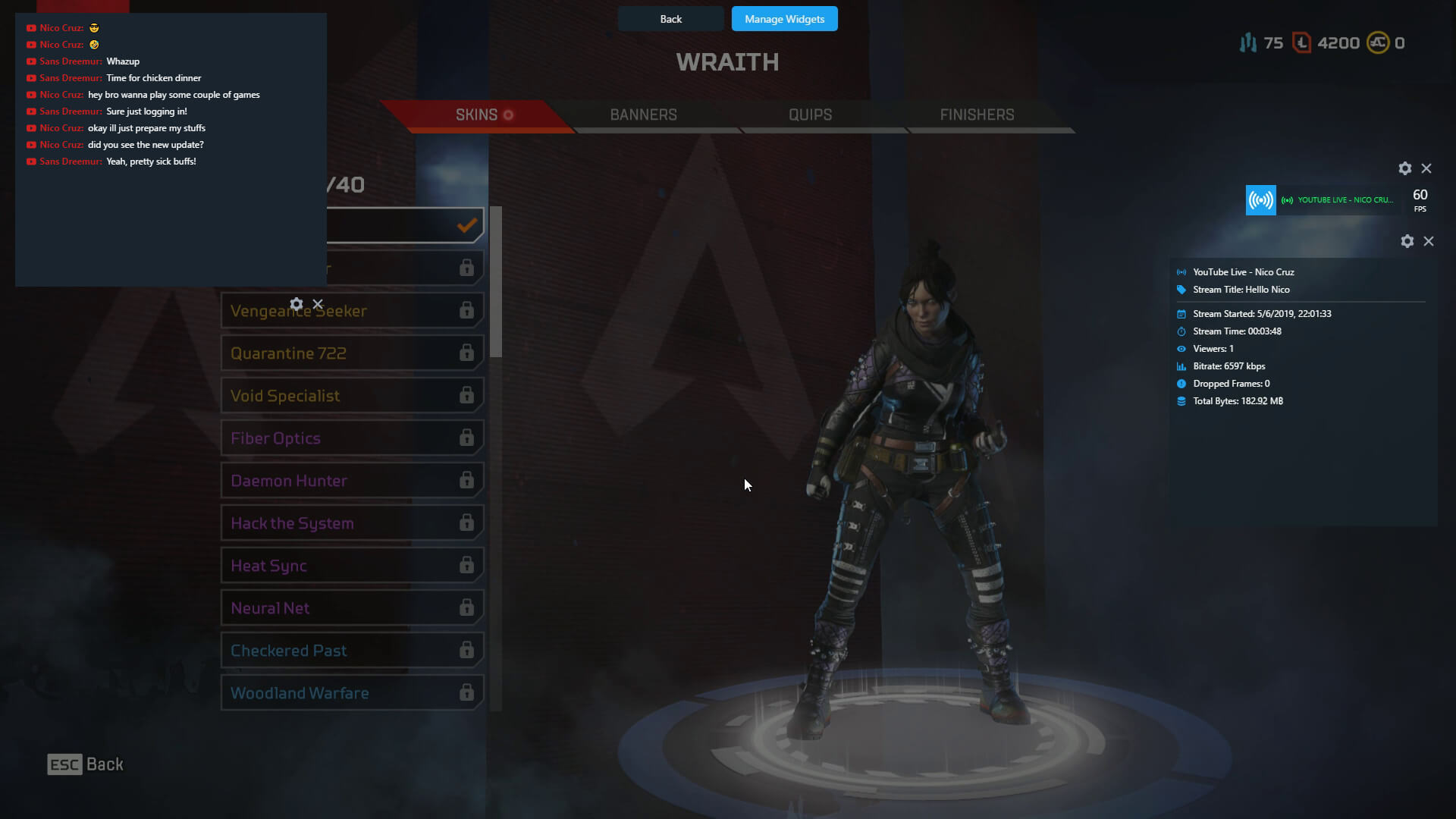This screenshot has height=819, width=1456.
Task: Open the Finishers tab
Action: click(977, 115)
